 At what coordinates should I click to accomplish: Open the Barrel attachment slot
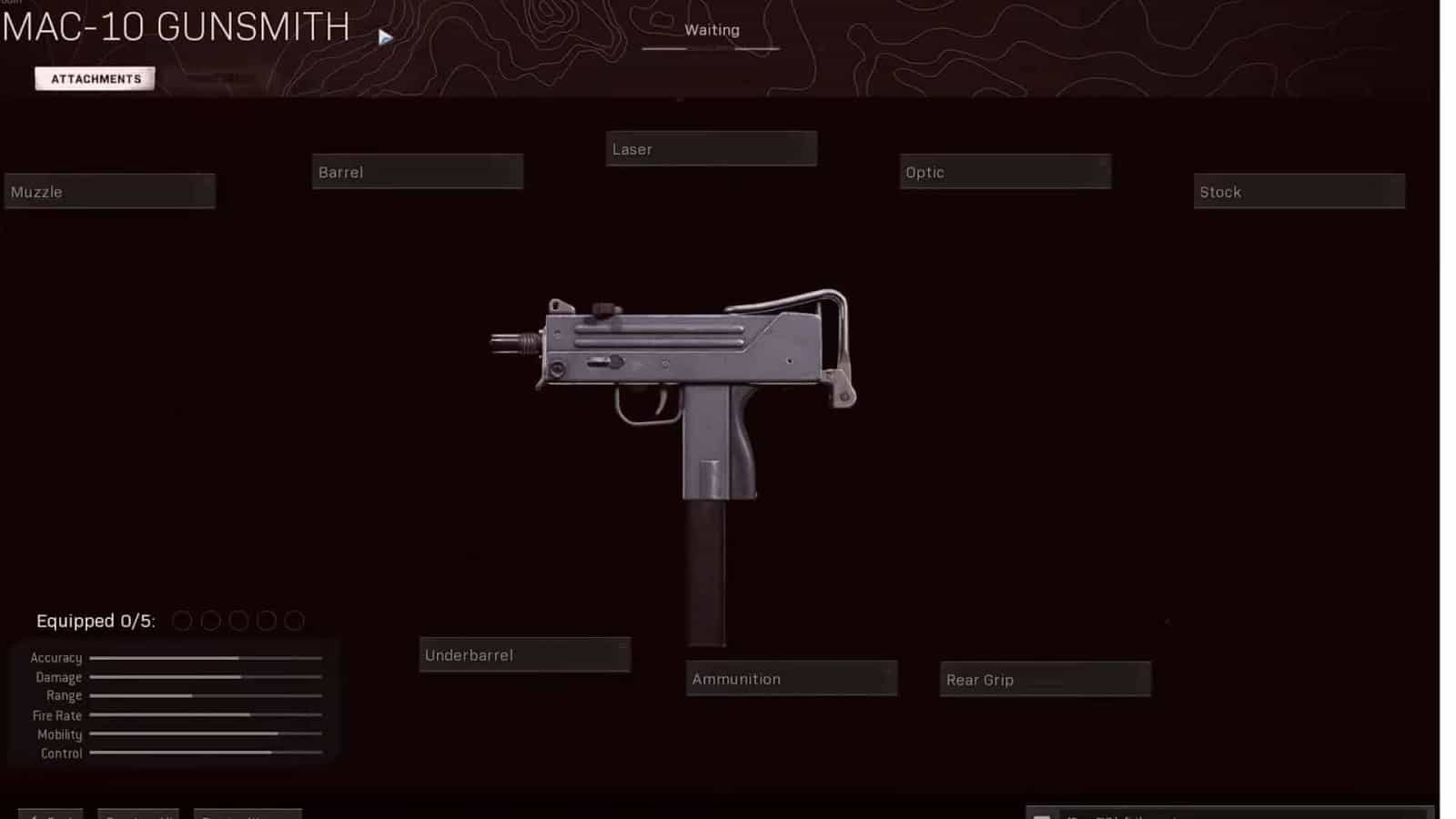pyautogui.click(x=417, y=171)
